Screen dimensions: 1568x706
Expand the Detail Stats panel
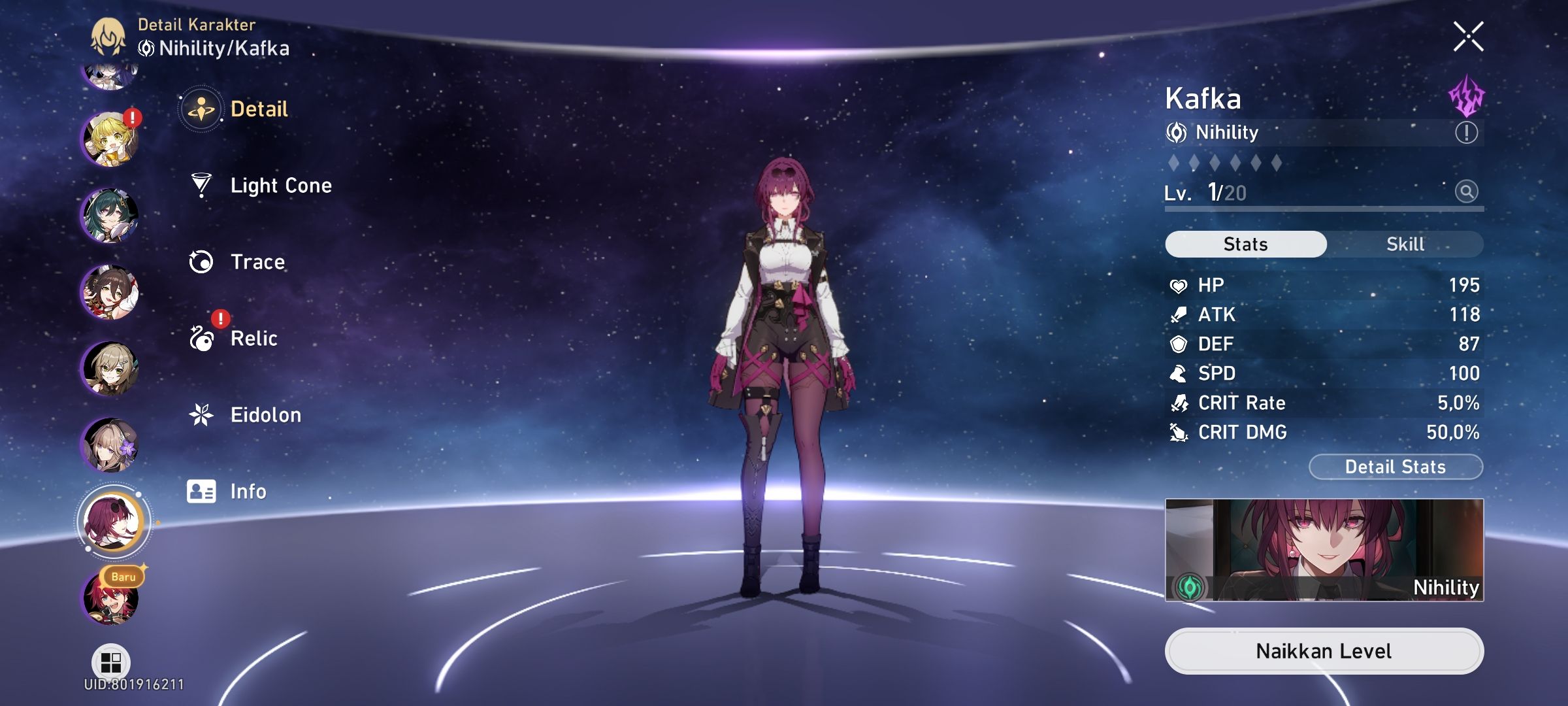coord(1396,465)
